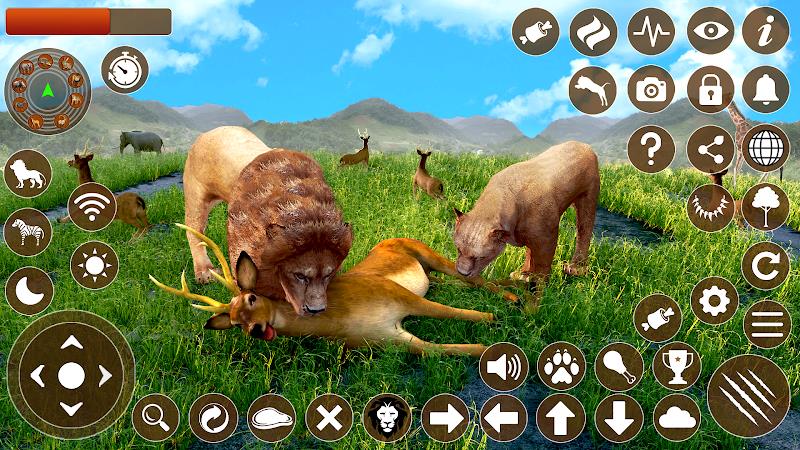Activate the sun daytime icon
The image size is (800, 450).
click(x=94, y=265)
